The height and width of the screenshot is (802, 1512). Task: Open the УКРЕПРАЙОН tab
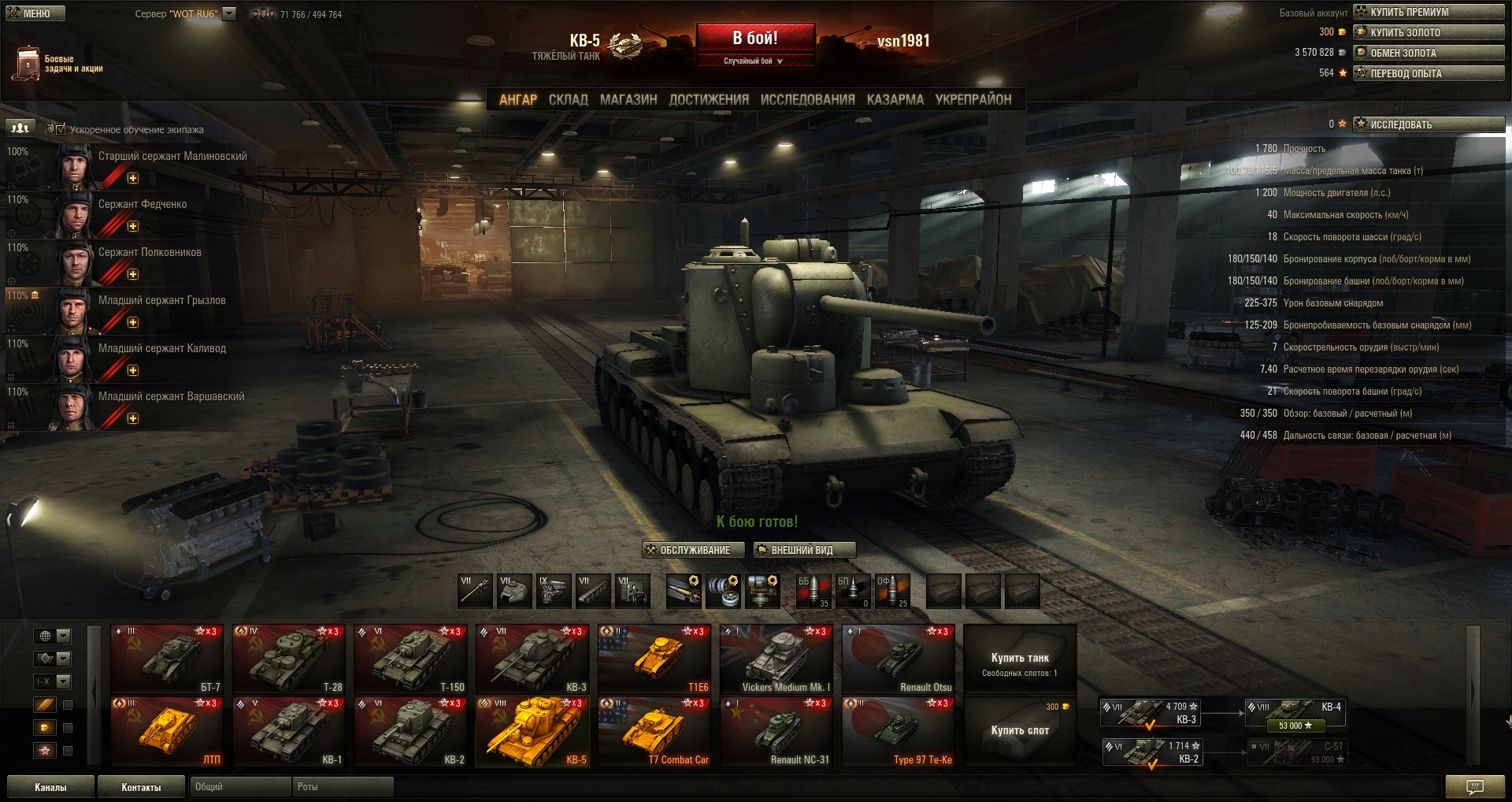point(973,100)
